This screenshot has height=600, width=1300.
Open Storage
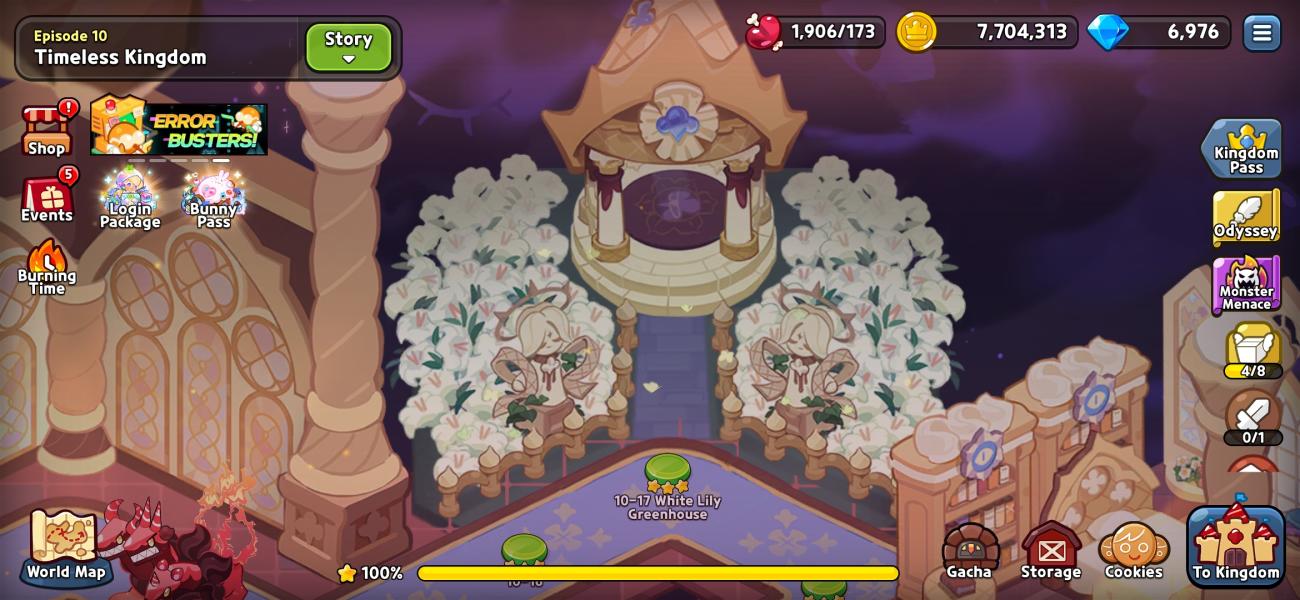tap(1051, 551)
